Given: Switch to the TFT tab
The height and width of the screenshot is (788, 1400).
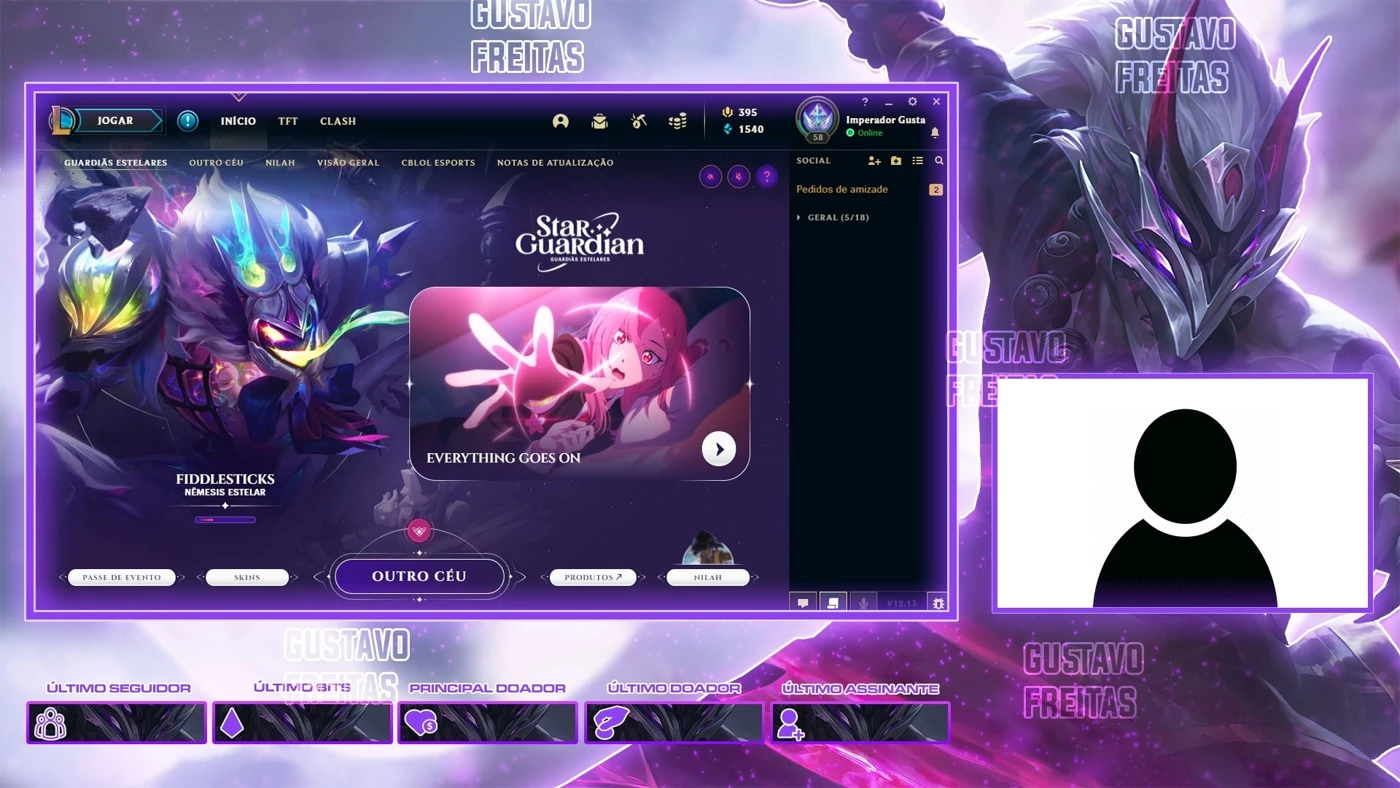Looking at the screenshot, I should (x=287, y=121).
